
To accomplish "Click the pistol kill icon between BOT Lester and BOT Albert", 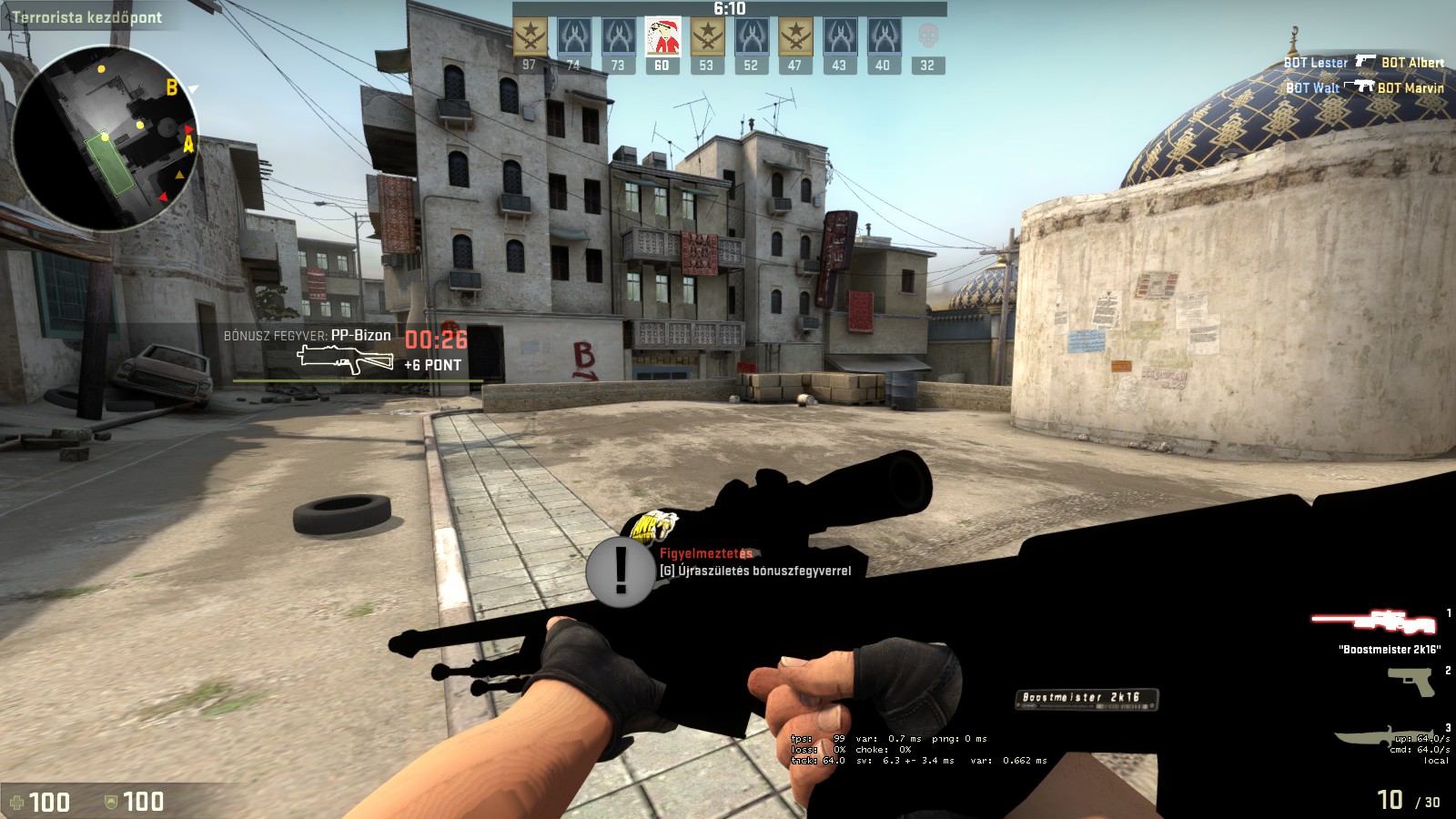I will click(x=1364, y=58).
